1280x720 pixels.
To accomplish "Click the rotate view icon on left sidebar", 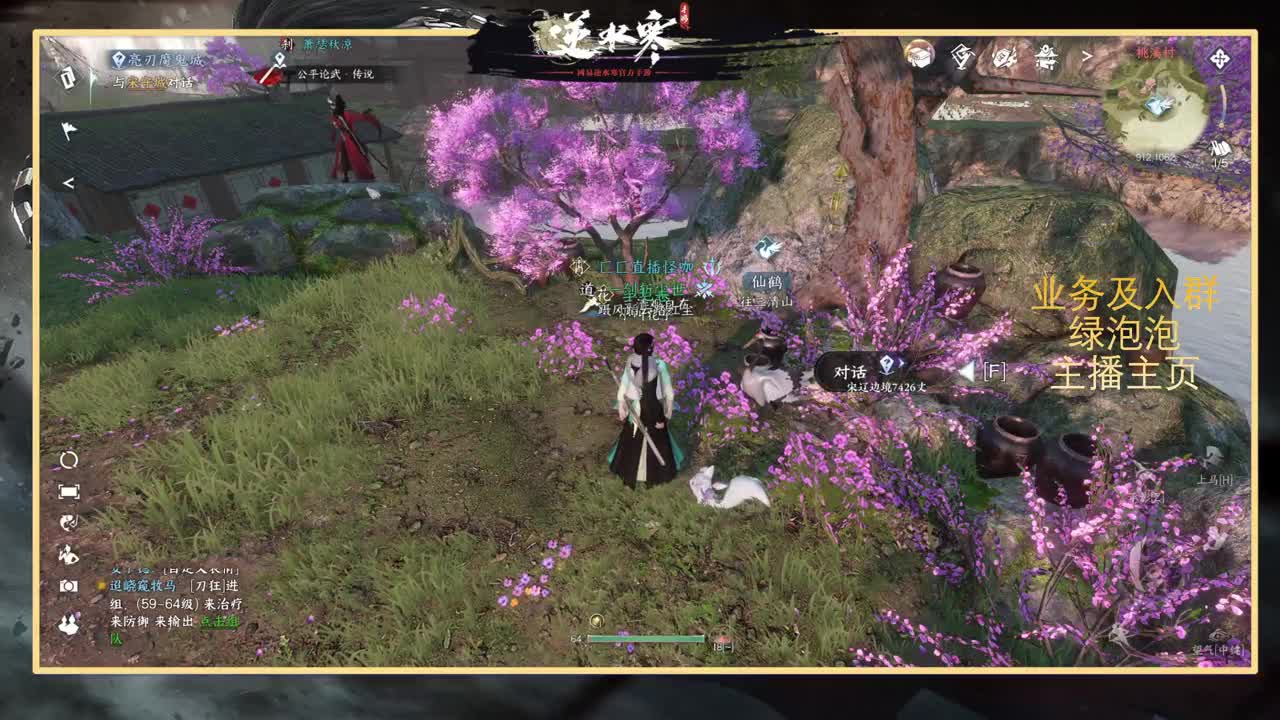I will (x=68, y=460).
